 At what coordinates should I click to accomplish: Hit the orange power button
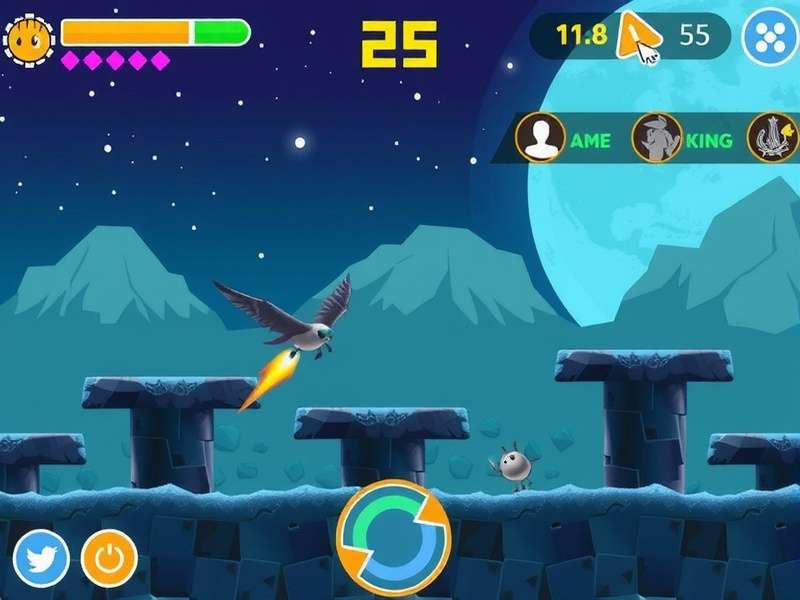pos(109,558)
